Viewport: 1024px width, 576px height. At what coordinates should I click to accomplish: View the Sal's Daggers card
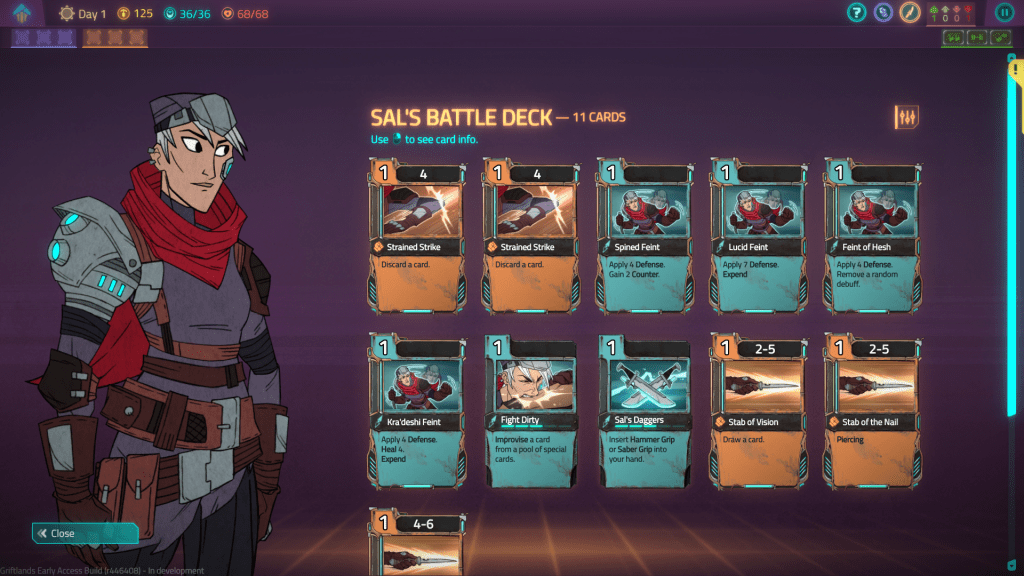645,410
